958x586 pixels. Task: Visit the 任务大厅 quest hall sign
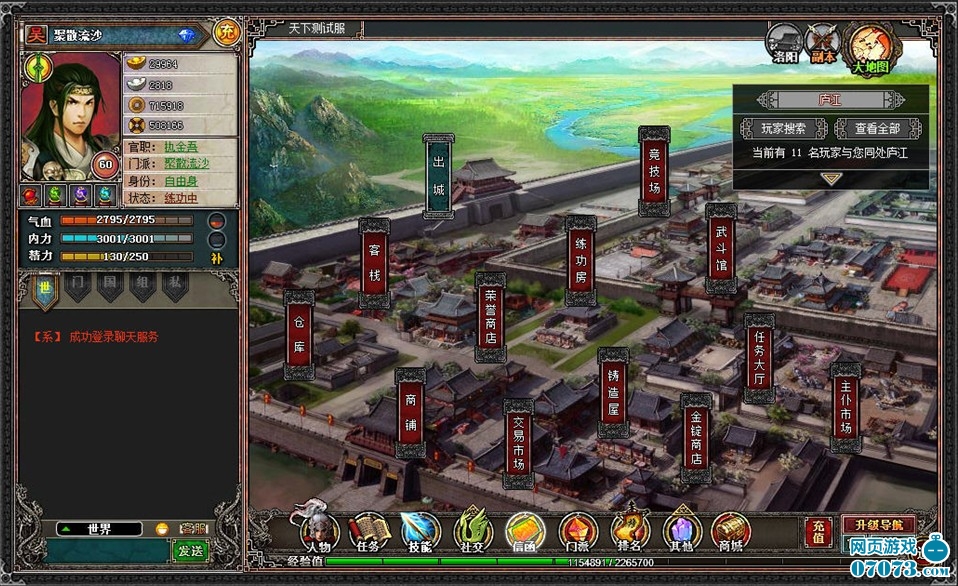[x=759, y=358]
